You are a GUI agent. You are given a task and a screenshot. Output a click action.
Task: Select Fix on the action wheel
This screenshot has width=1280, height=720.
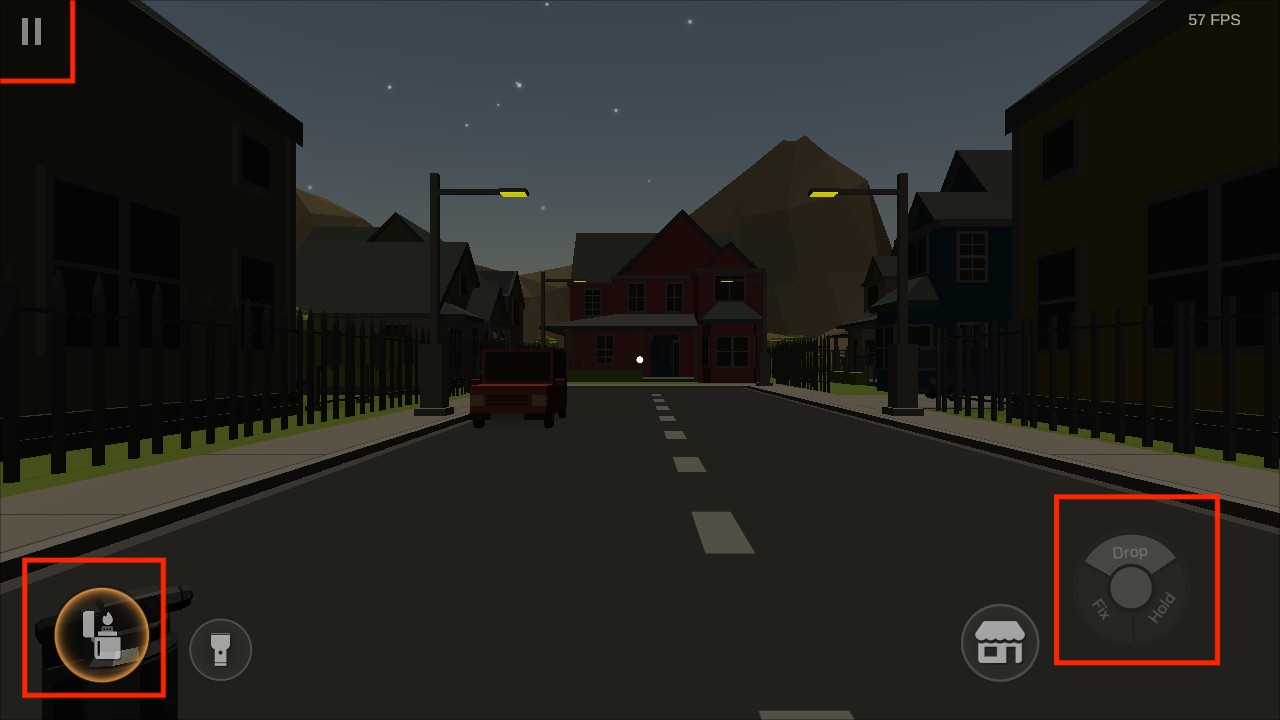click(1100, 608)
